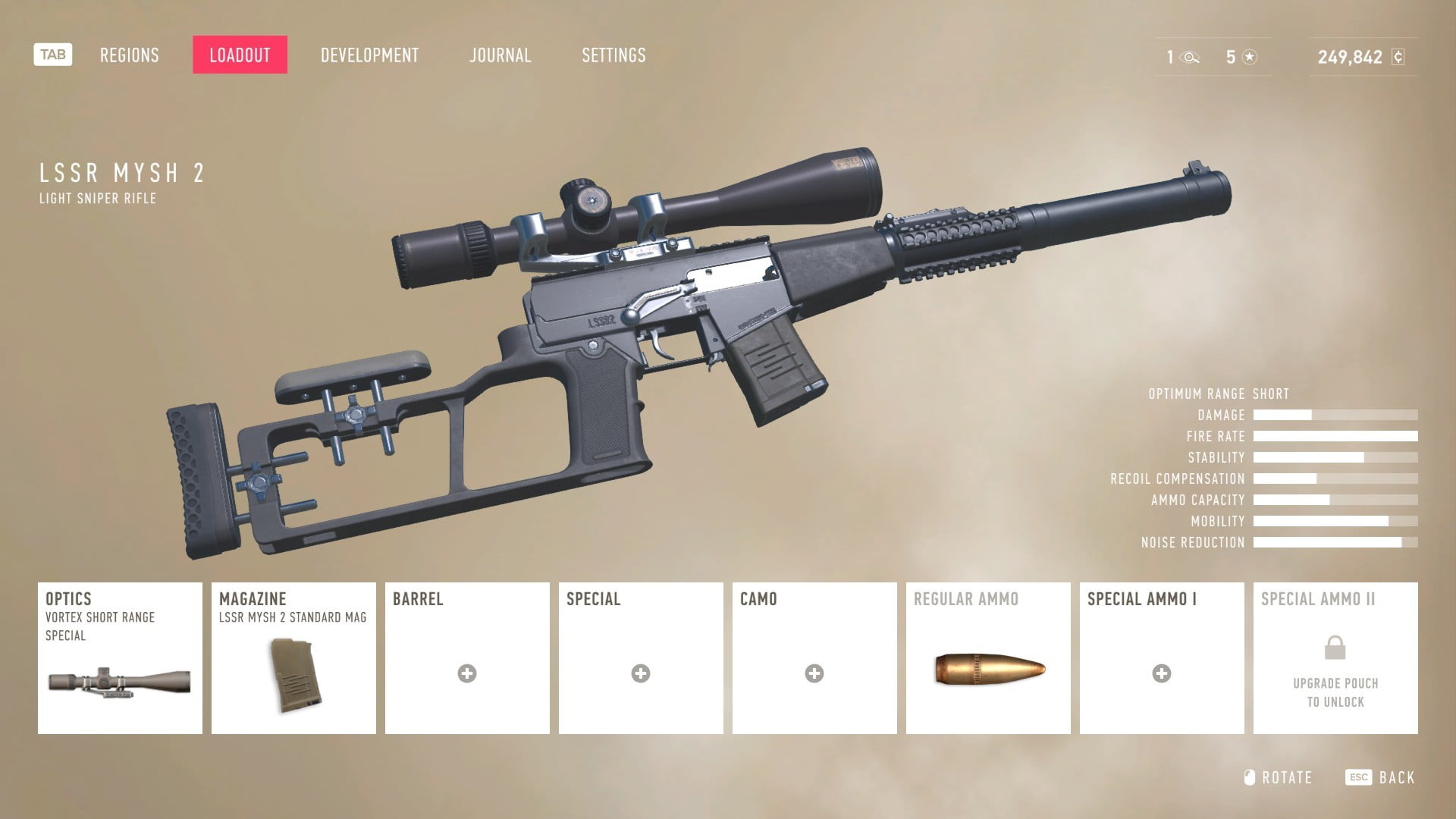Switch to the Regions tab

(130, 55)
